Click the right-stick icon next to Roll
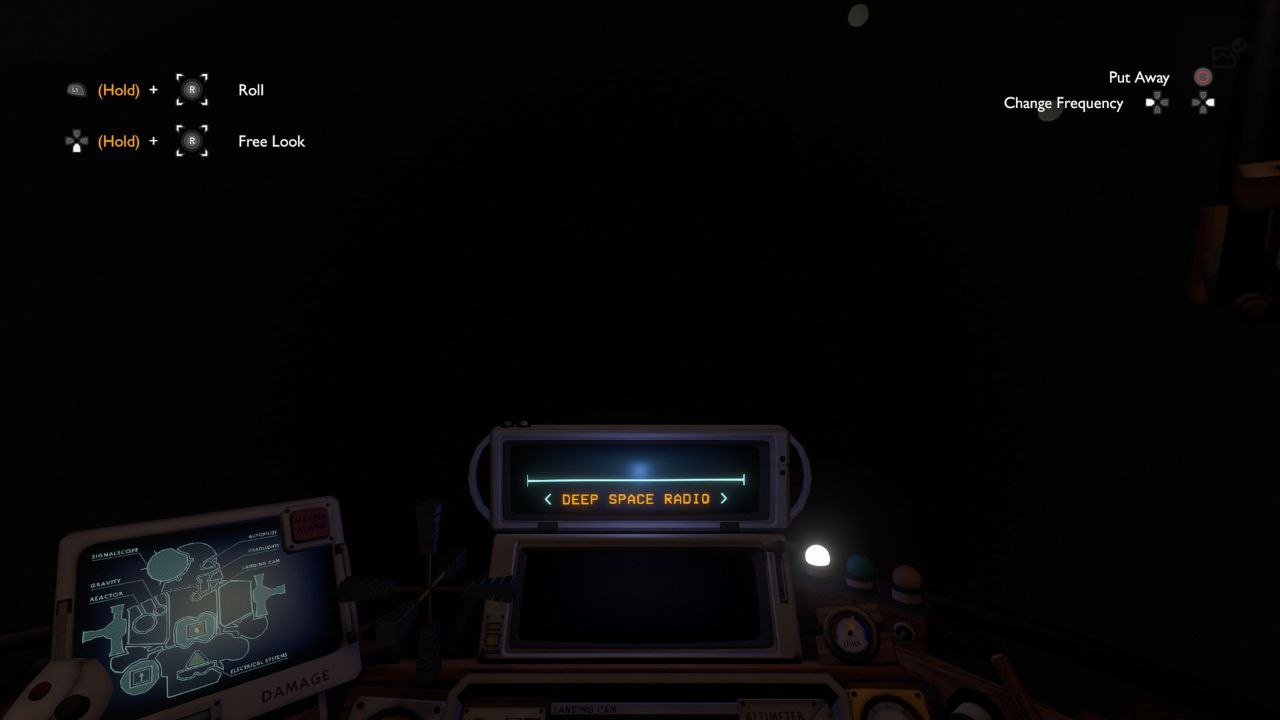This screenshot has width=1280, height=720. click(191, 90)
